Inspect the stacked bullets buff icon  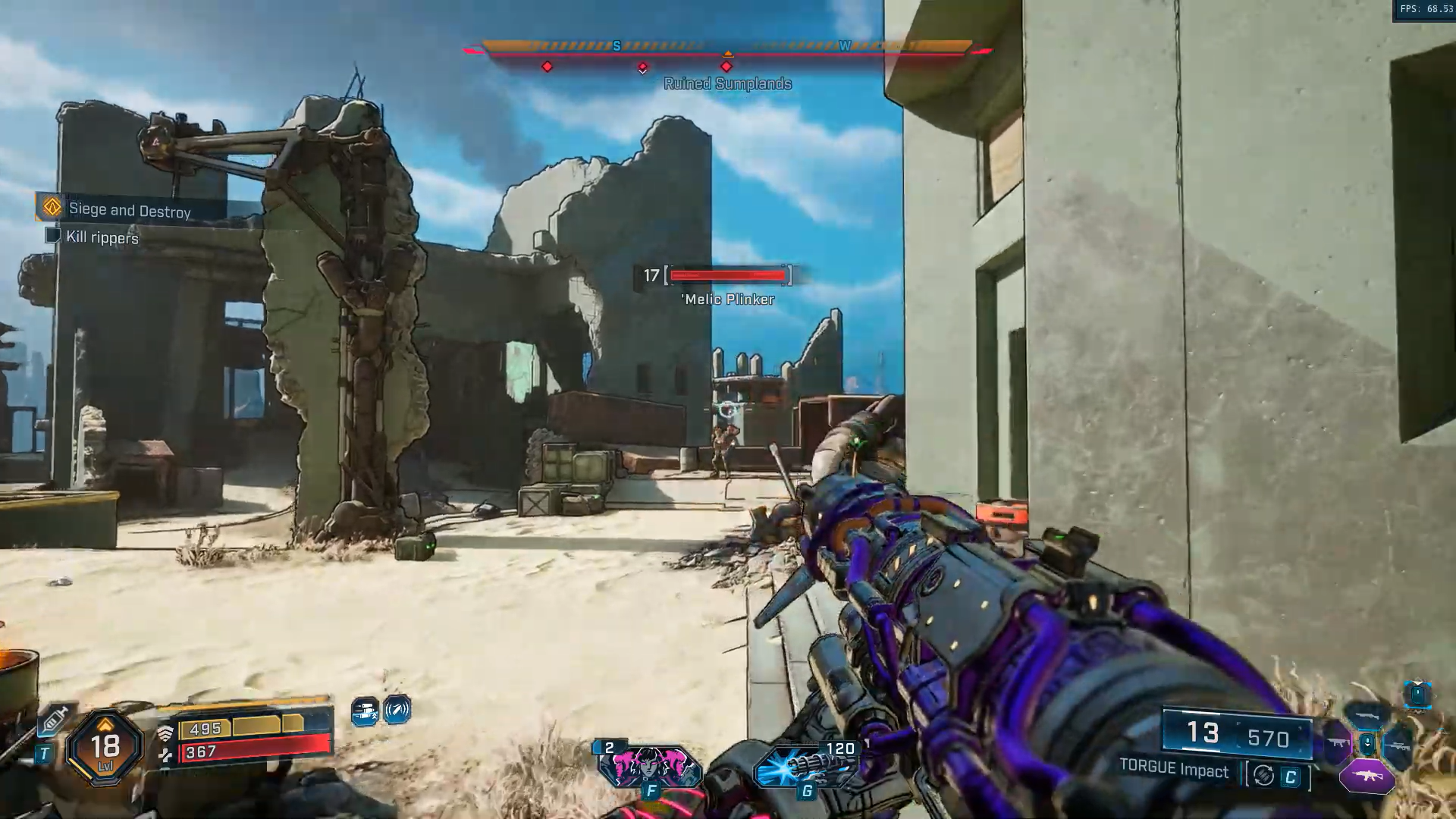[365, 711]
